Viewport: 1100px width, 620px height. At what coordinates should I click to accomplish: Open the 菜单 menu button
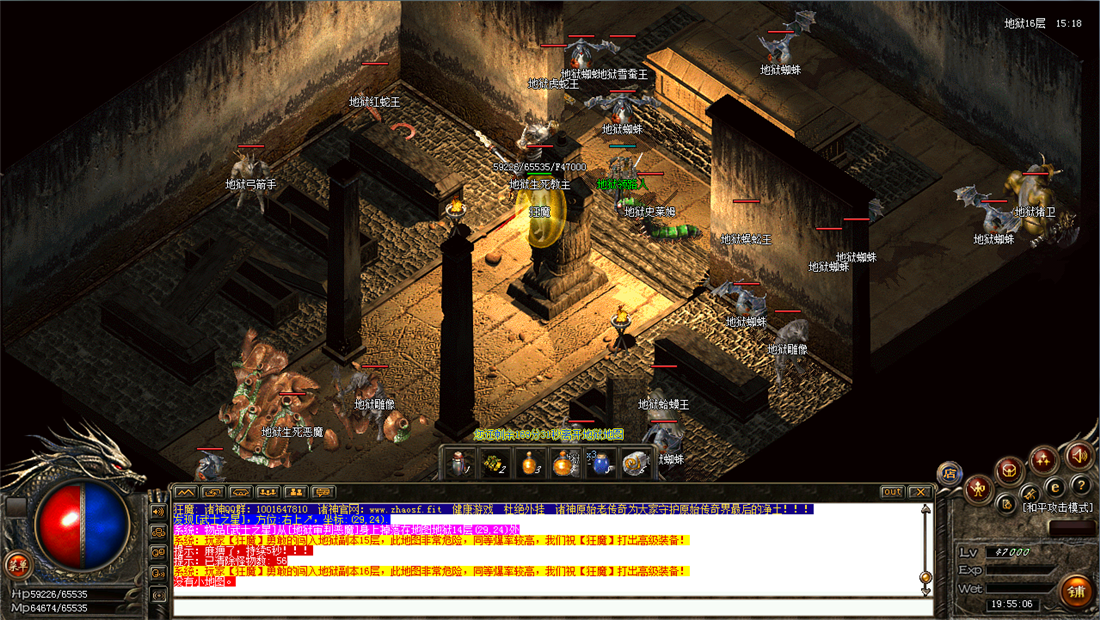[16, 562]
